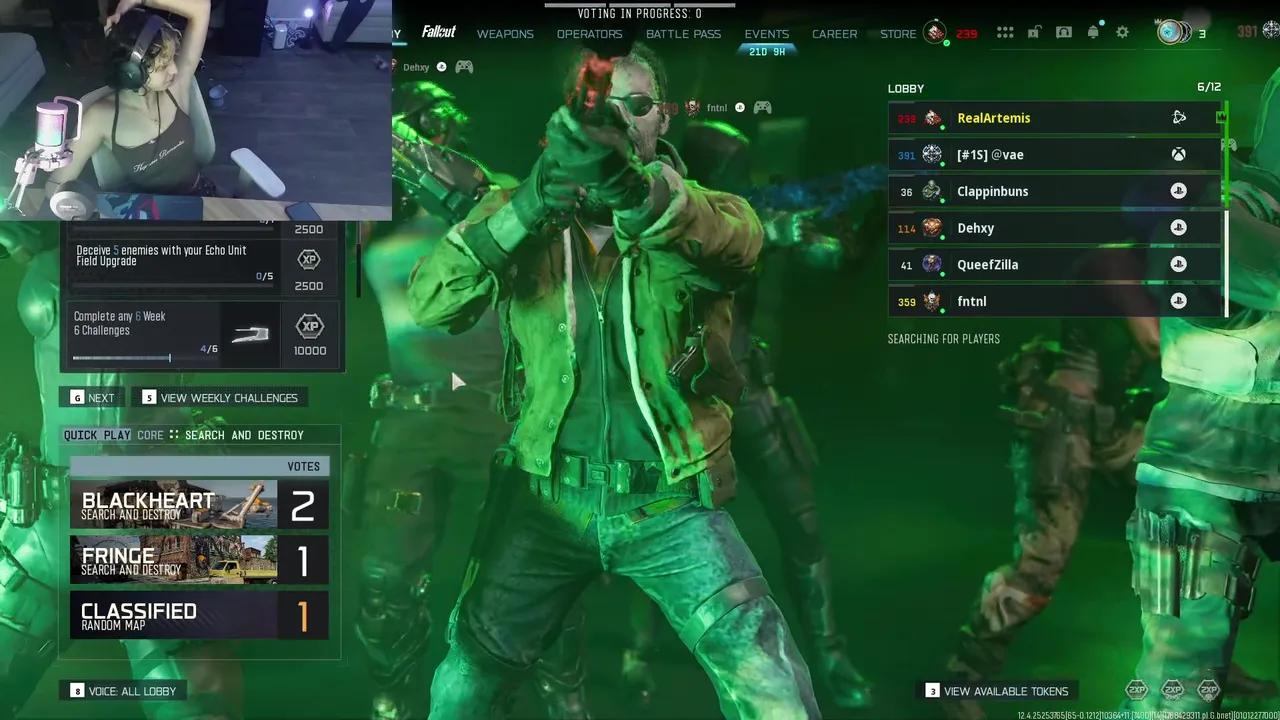Click View Available Tokens
Image resolution: width=1280 pixels, height=720 pixels.
tap(1007, 690)
